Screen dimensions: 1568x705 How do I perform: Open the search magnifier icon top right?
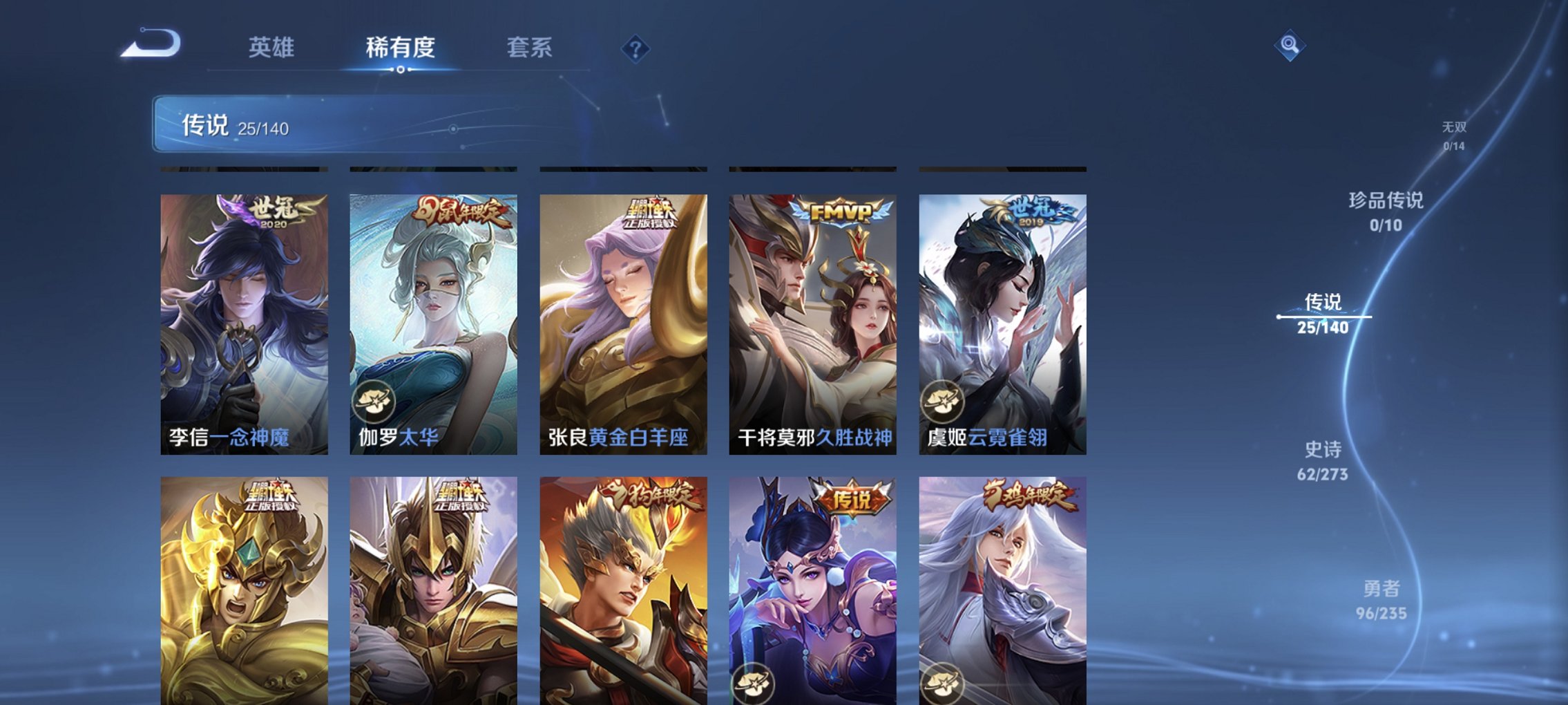click(x=1291, y=45)
